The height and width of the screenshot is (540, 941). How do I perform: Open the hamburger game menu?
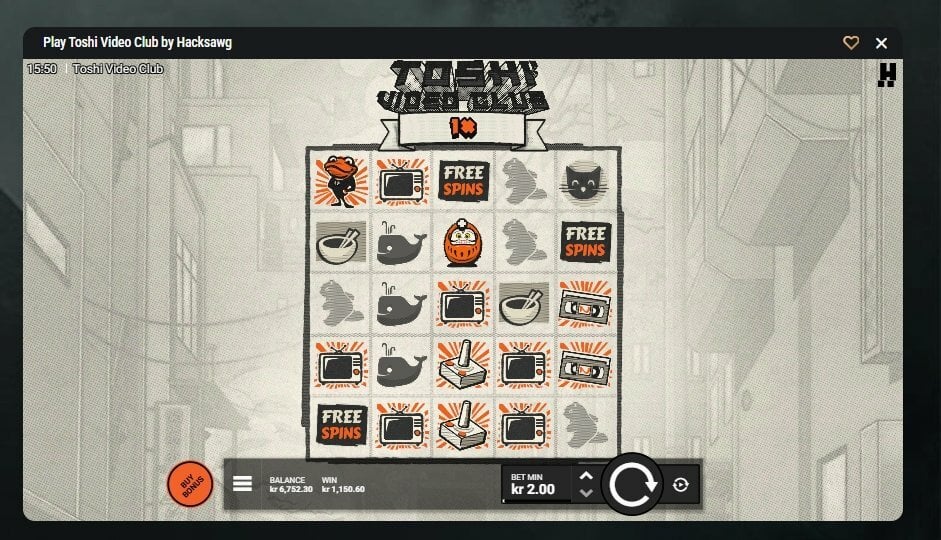242,484
